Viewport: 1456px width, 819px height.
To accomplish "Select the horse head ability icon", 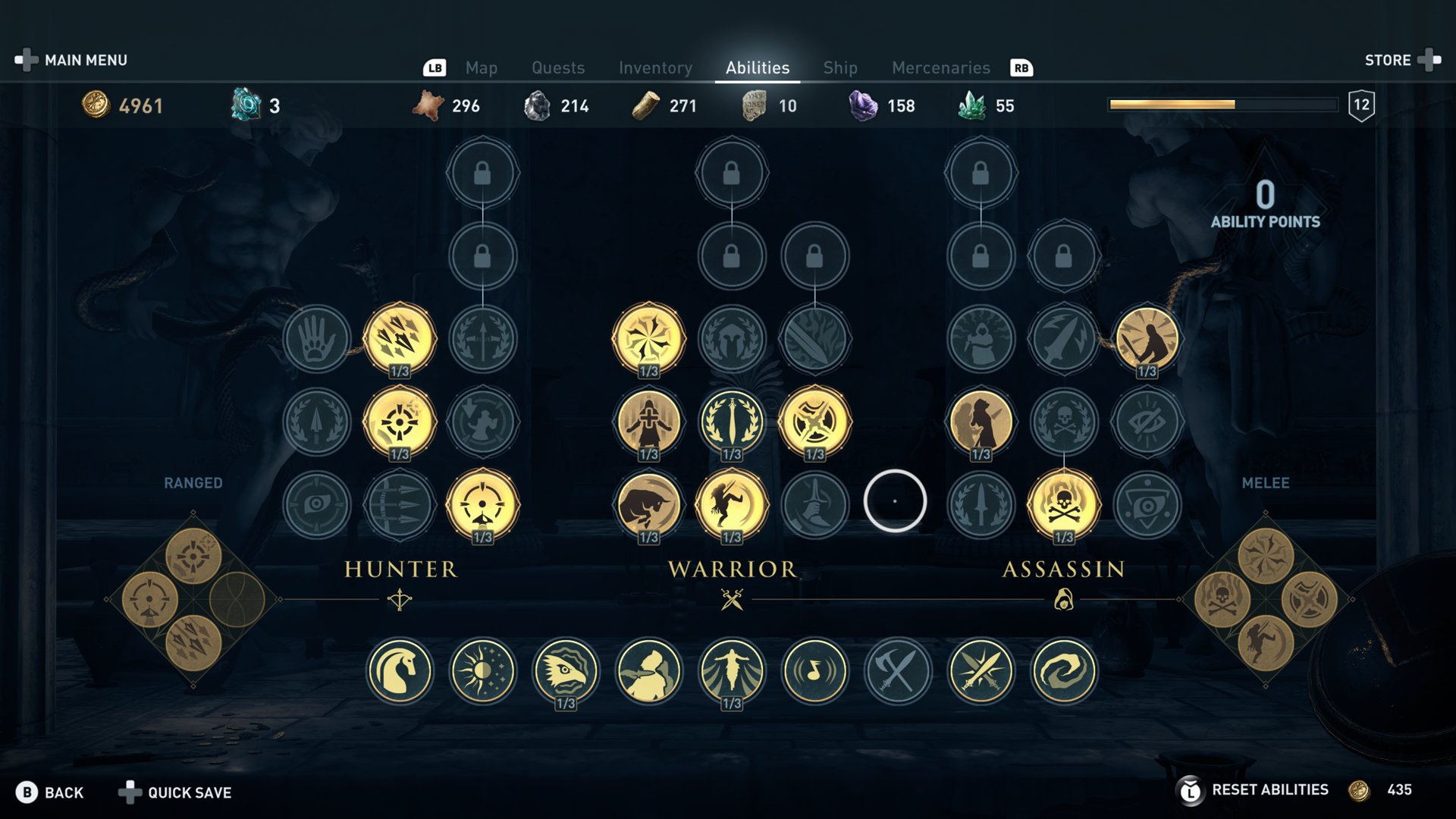I will pos(400,671).
